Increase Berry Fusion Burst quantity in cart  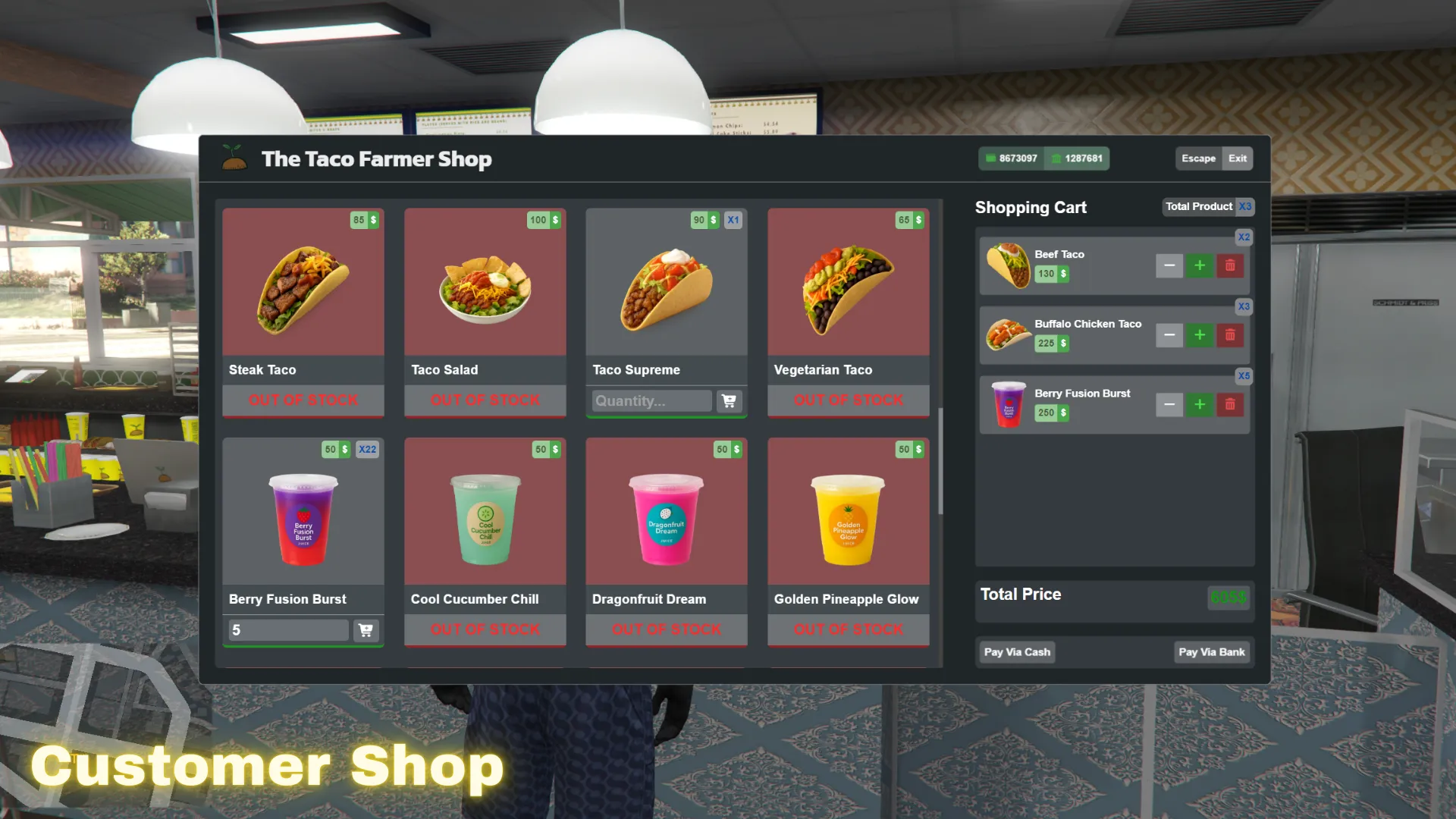[1200, 404]
